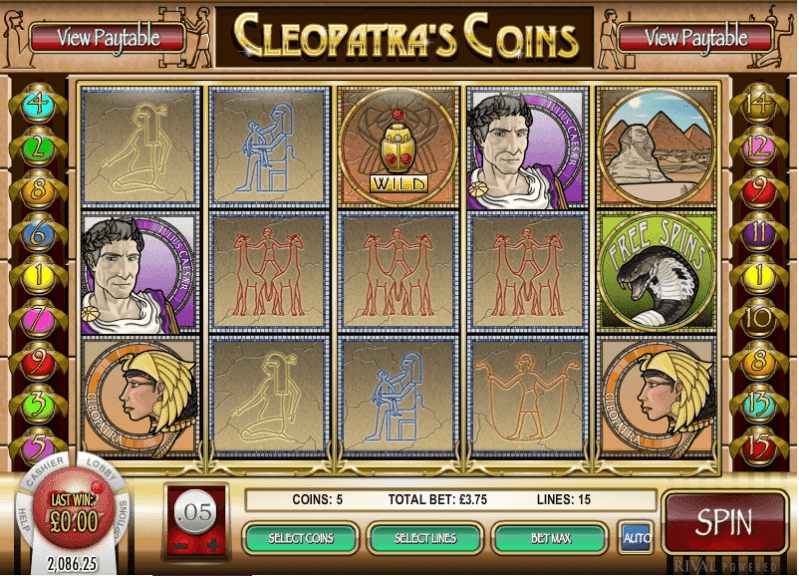Open the Select Lines option
This screenshot has height=576, width=799.
point(425,538)
